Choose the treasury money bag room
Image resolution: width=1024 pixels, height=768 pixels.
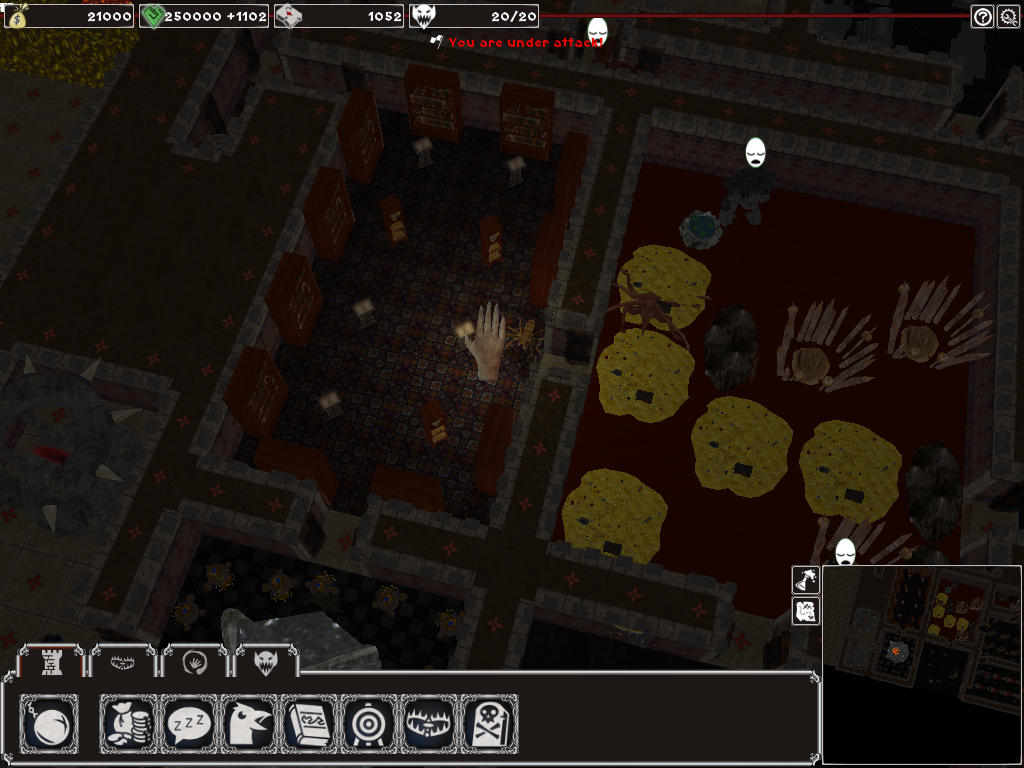pos(131,724)
